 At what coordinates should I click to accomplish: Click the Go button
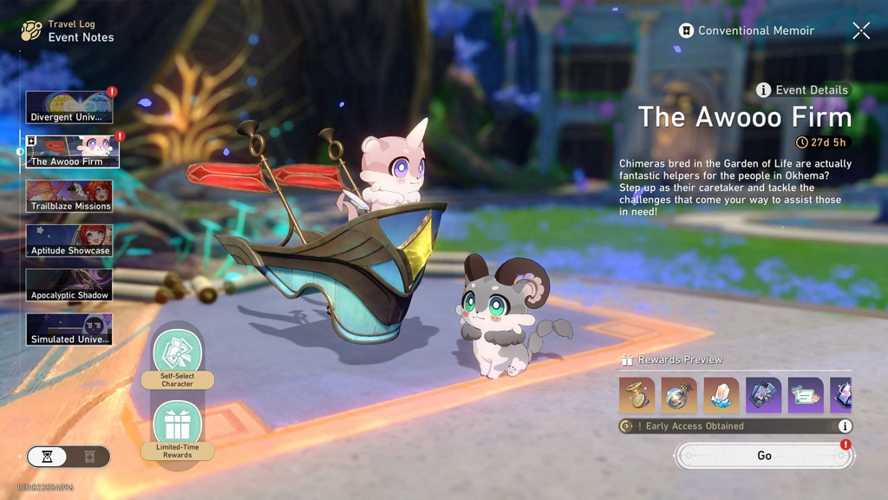[764, 456]
